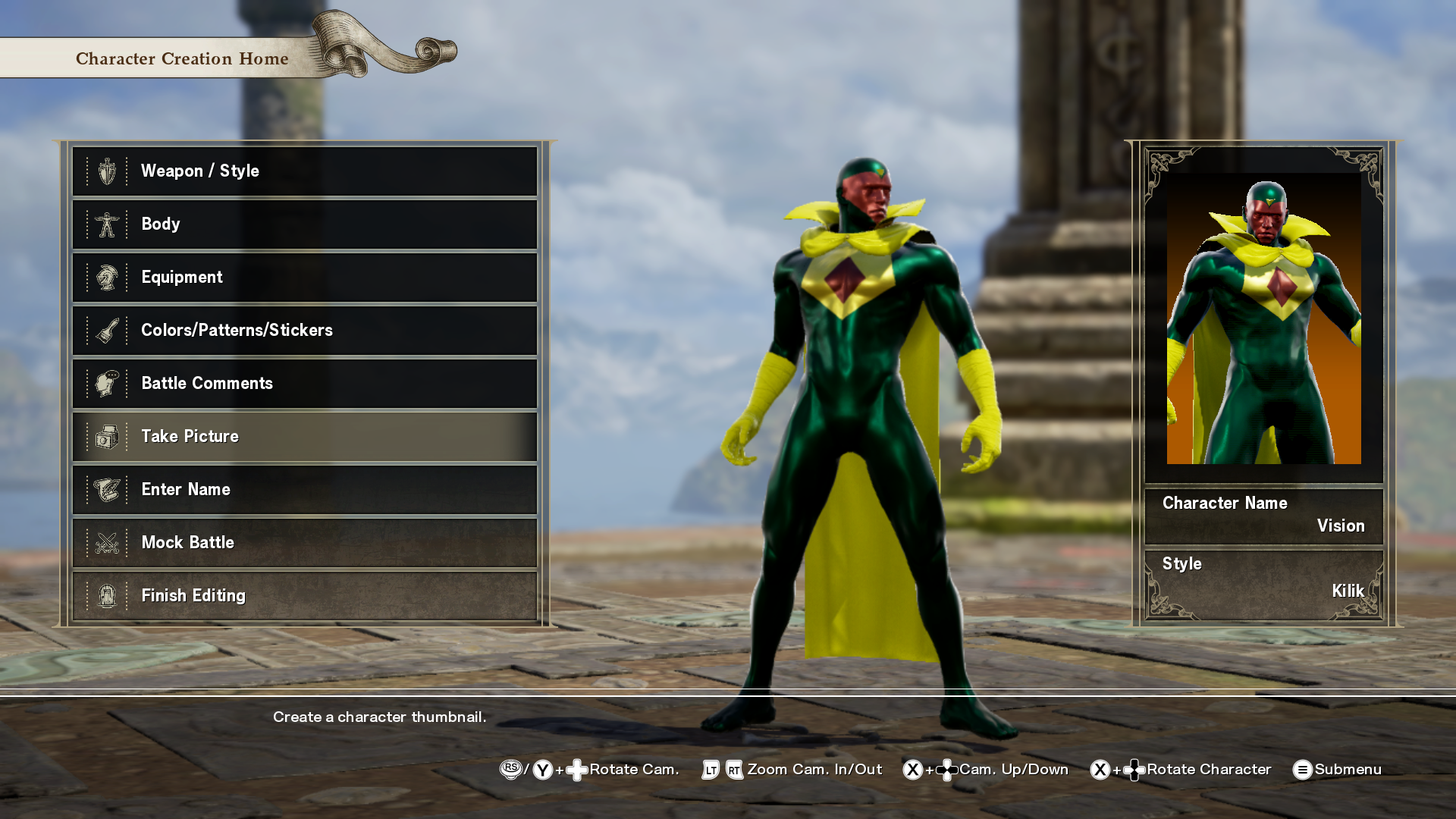Select the Weapon / Style shield icon
The width and height of the screenshot is (1456, 819).
pyautogui.click(x=108, y=171)
